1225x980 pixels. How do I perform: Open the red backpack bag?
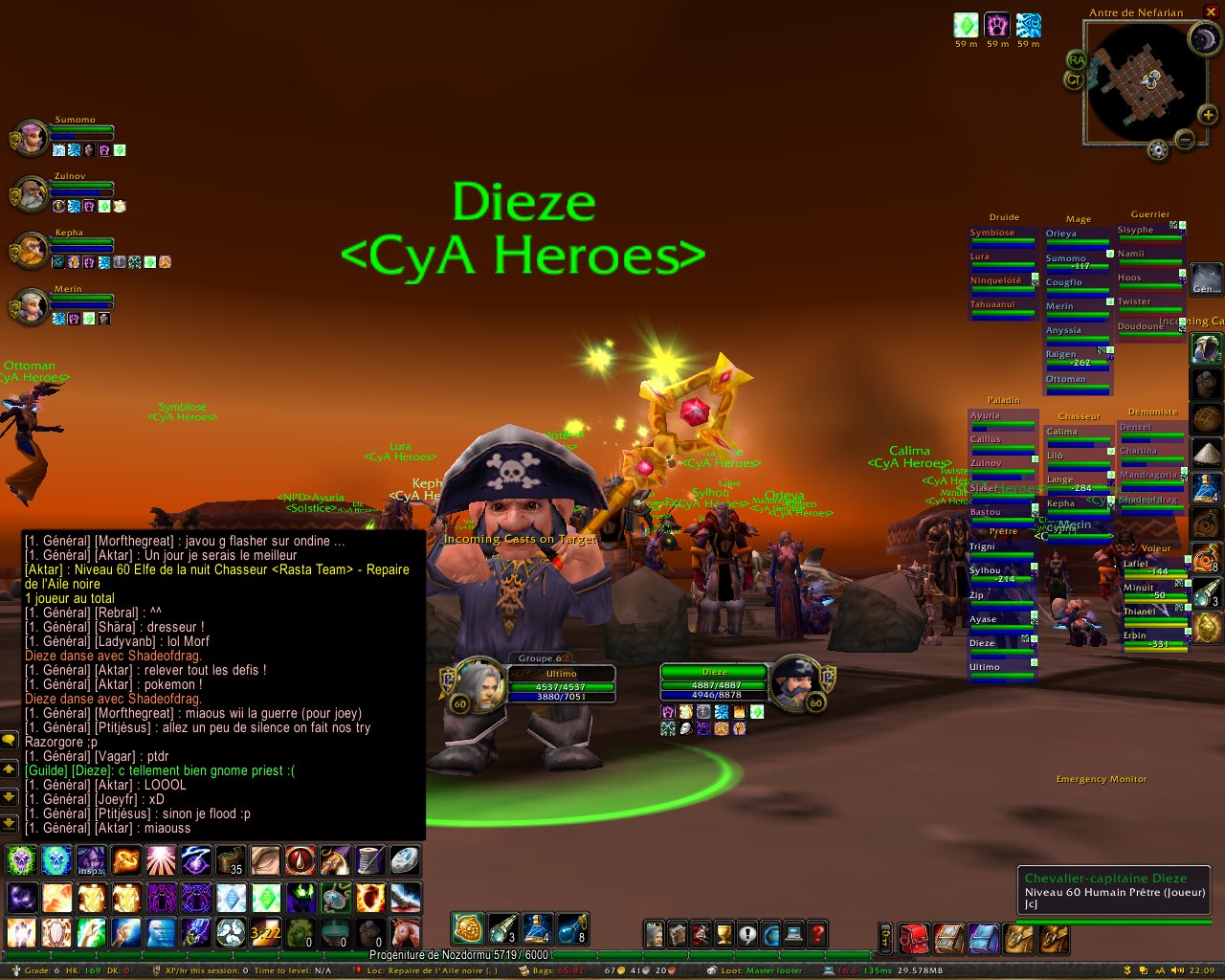click(913, 938)
